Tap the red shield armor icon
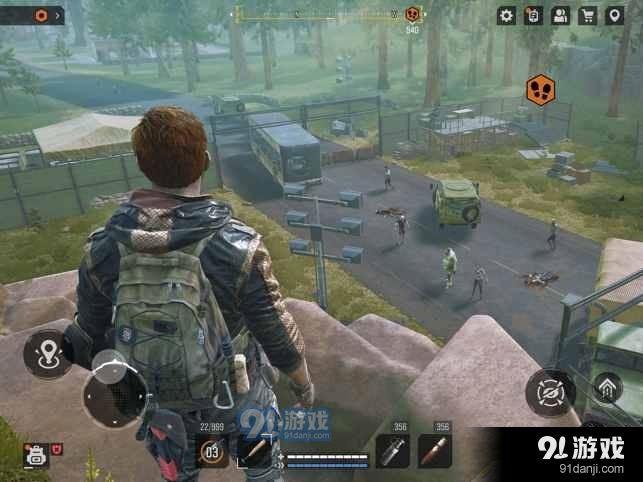The image size is (643, 482). (x=58, y=447)
